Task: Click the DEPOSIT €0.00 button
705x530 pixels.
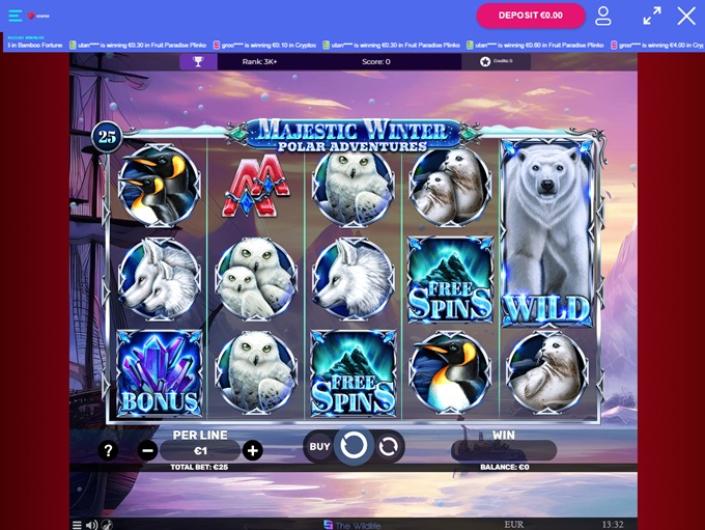Action: 530,16
